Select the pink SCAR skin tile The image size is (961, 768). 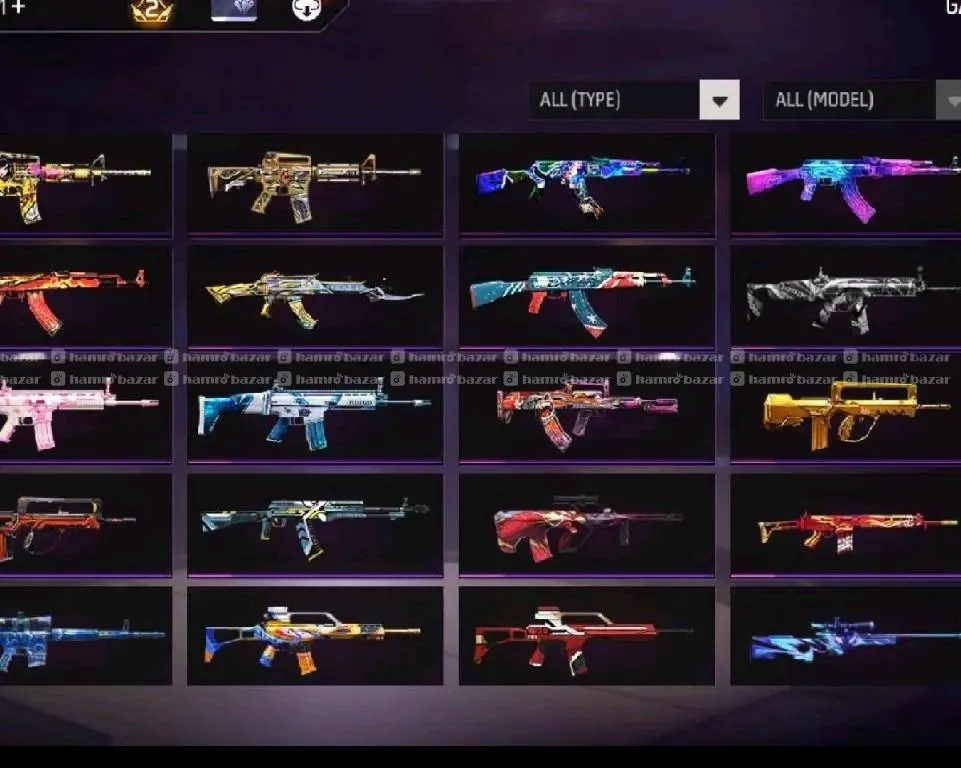pyautogui.click(x=80, y=410)
